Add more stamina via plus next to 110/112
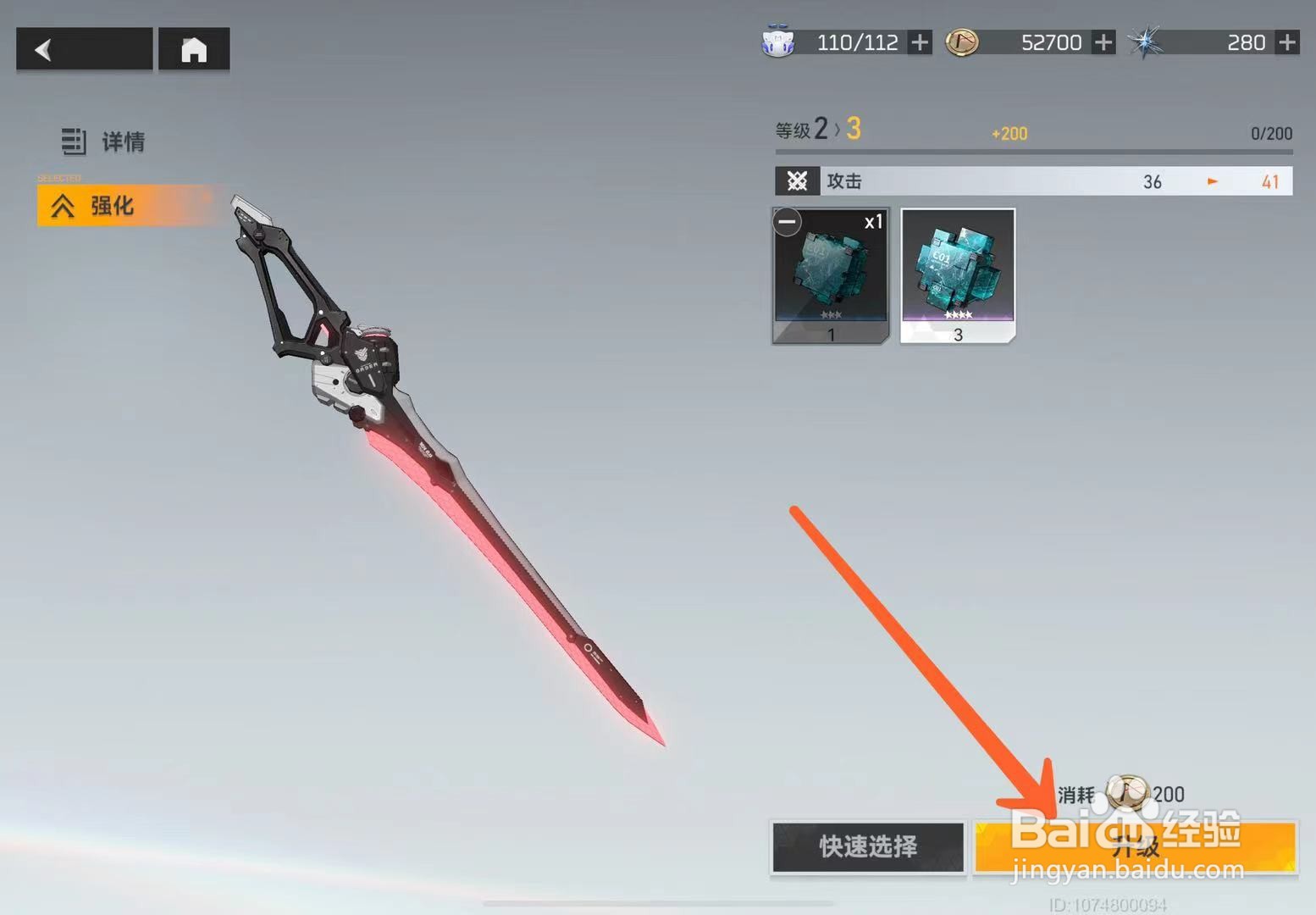The width and height of the screenshot is (1316, 915). pos(920,42)
